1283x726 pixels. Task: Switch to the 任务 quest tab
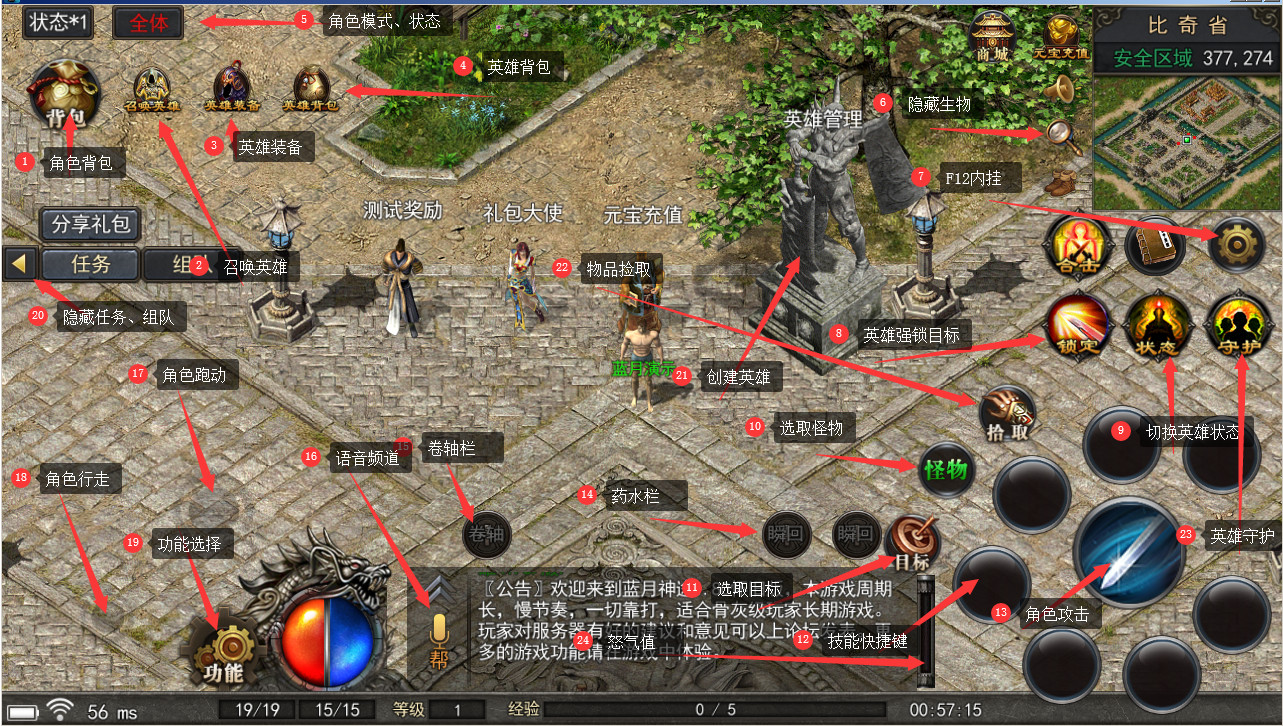(90, 264)
